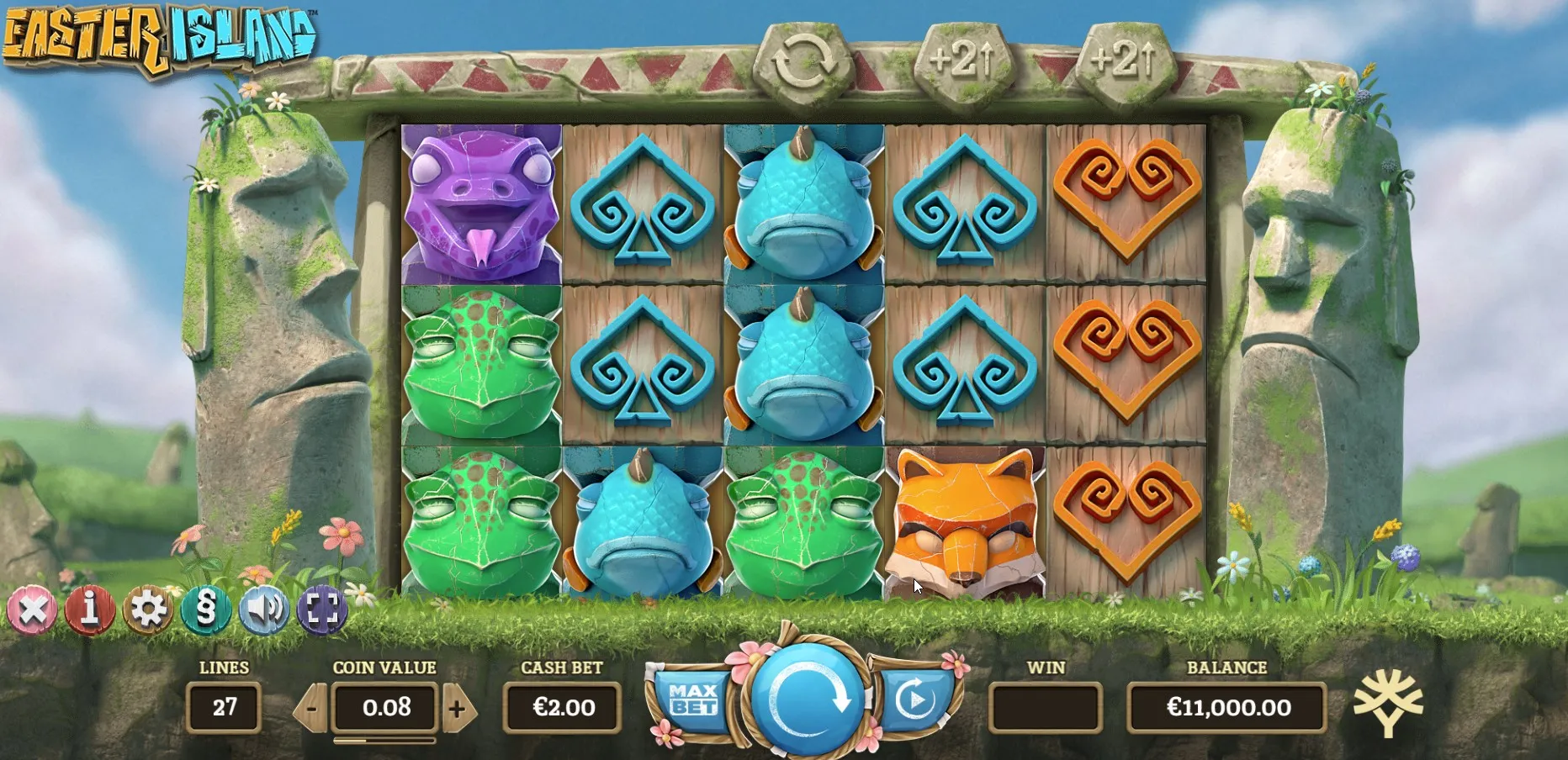Select the coin value field showing 0.08
Viewport: 1568px width, 760px height.
tap(384, 707)
